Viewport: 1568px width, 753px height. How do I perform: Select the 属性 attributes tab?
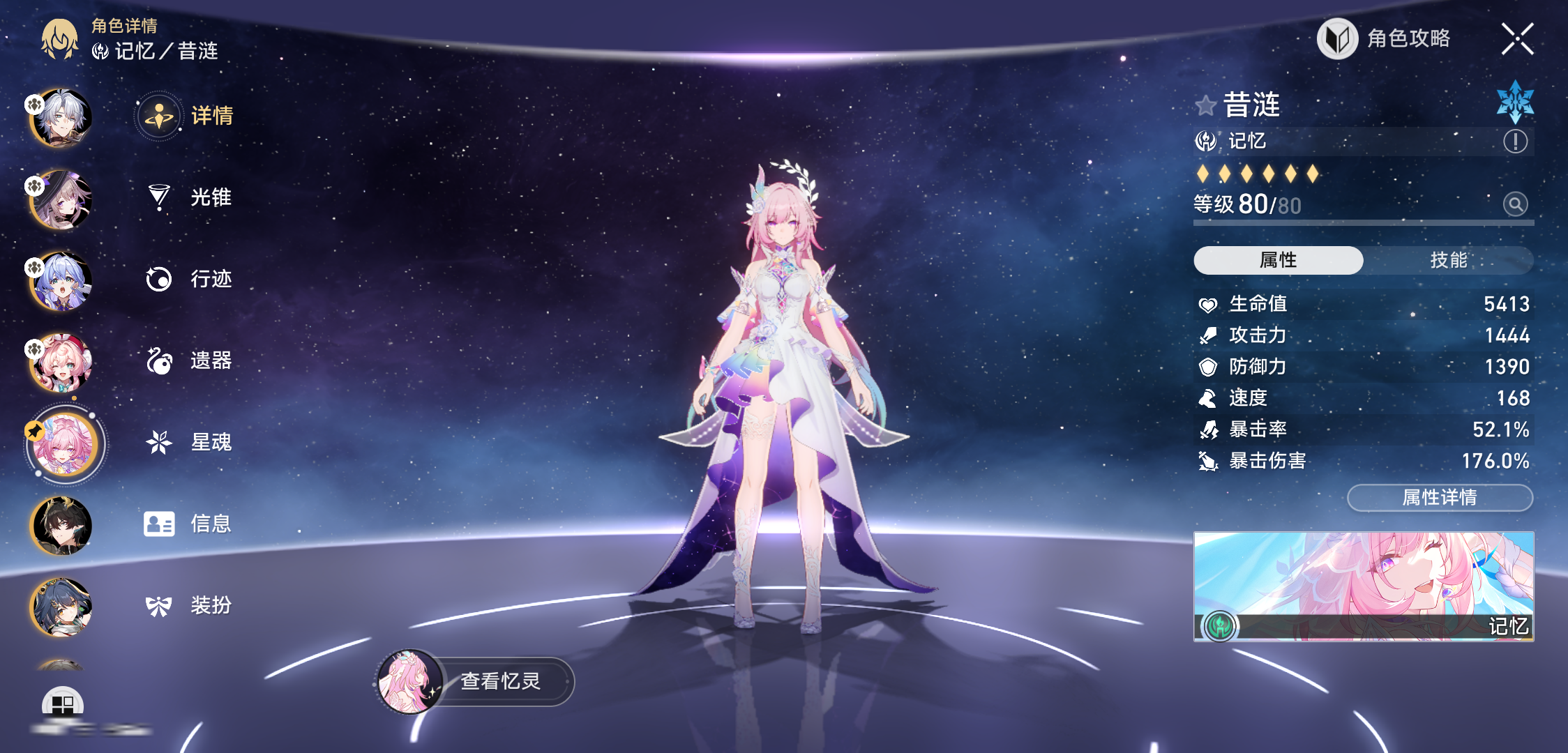(1278, 260)
